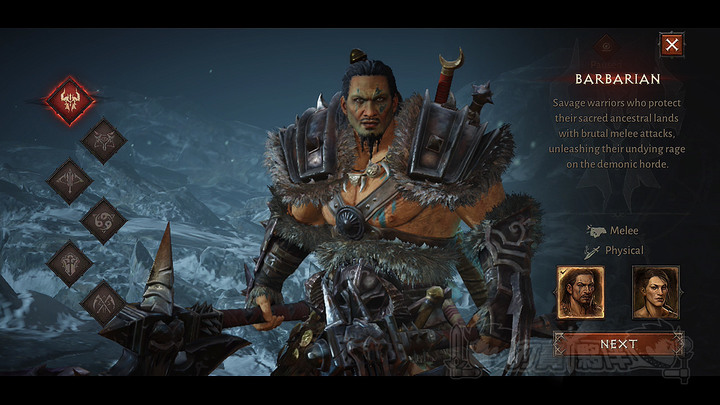Select the crossed scythes Necromancer class icon

[x=103, y=300]
